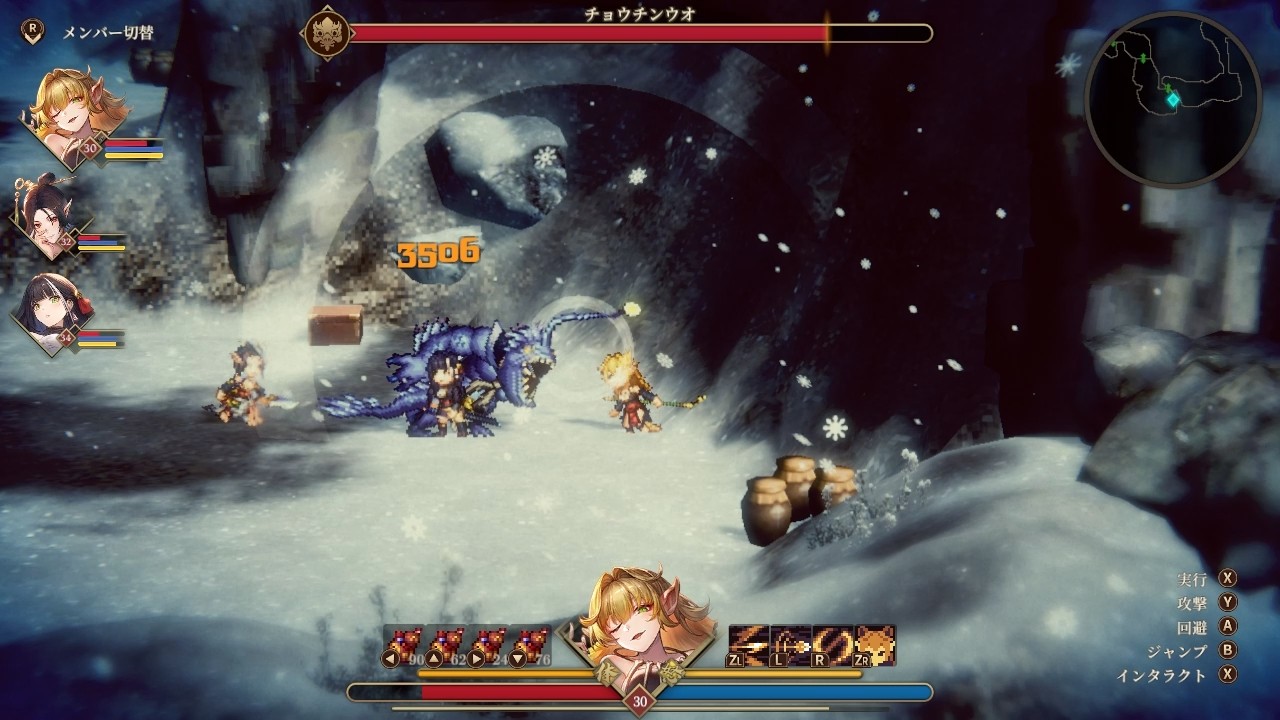Activate the ZL slash skill icon
This screenshot has height=720, width=1280.
(x=748, y=645)
